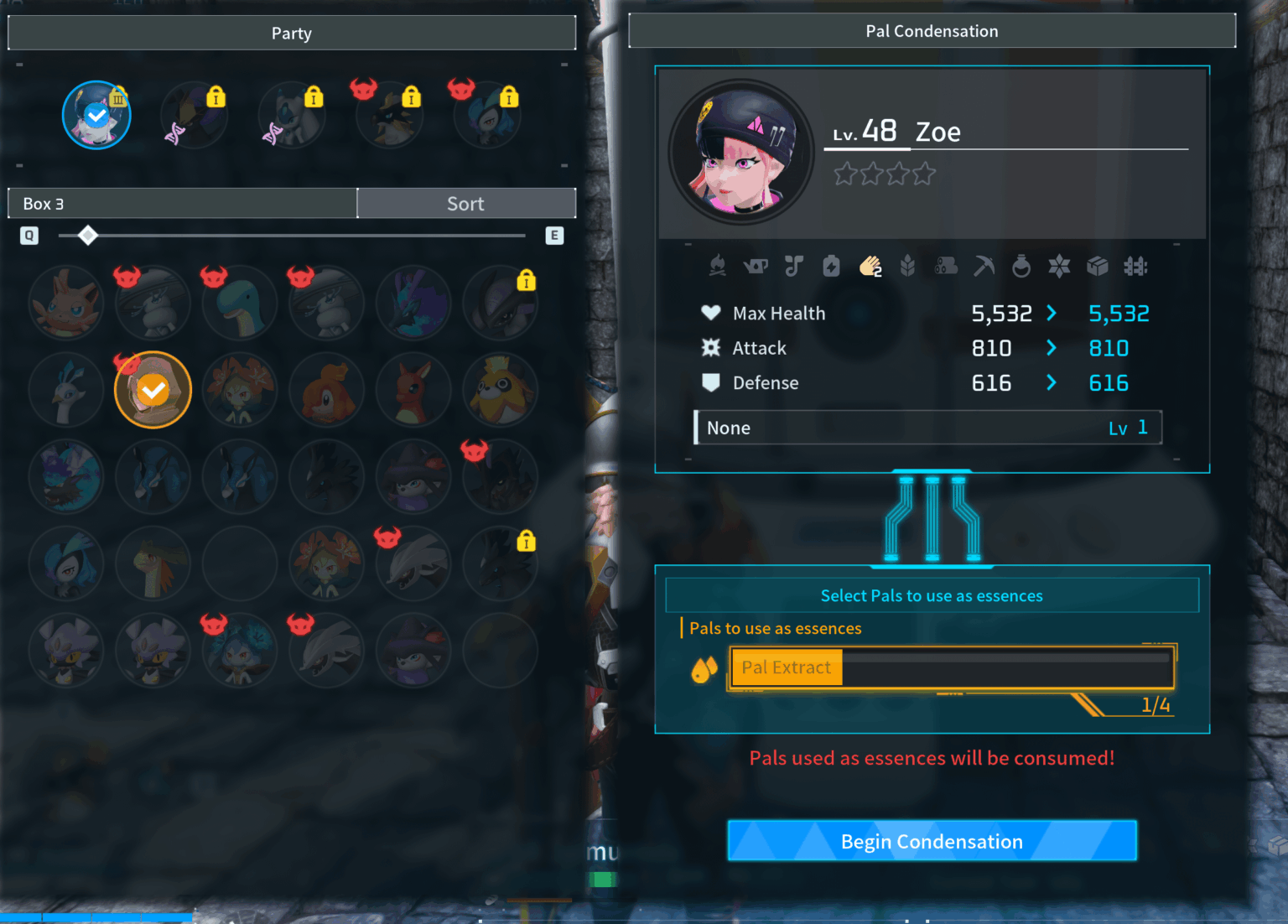1288x924 pixels.
Task: Select the Handiwork suitability icon showing level 2
Action: [x=869, y=267]
